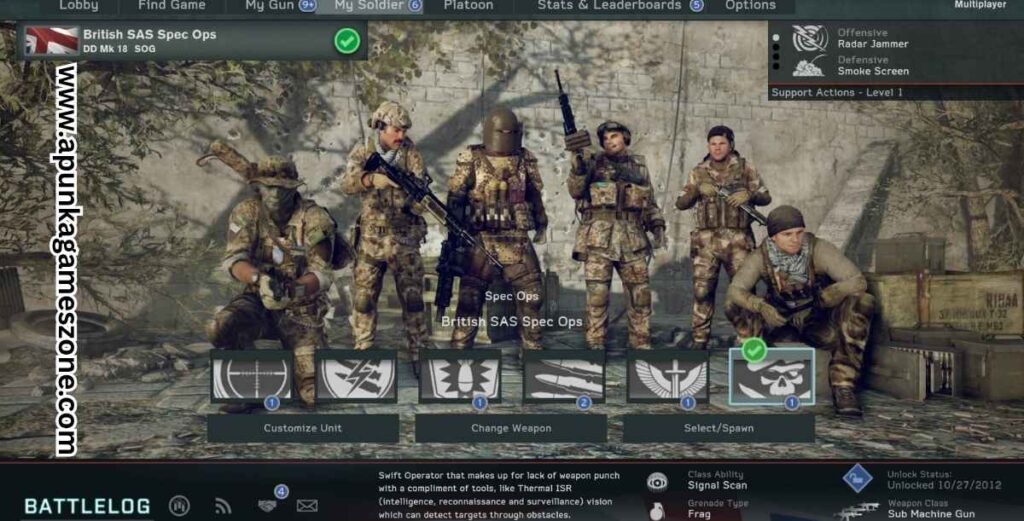Check the envelope messages icon
This screenshot has height=521, width=1024.
[x=307, y=506]
